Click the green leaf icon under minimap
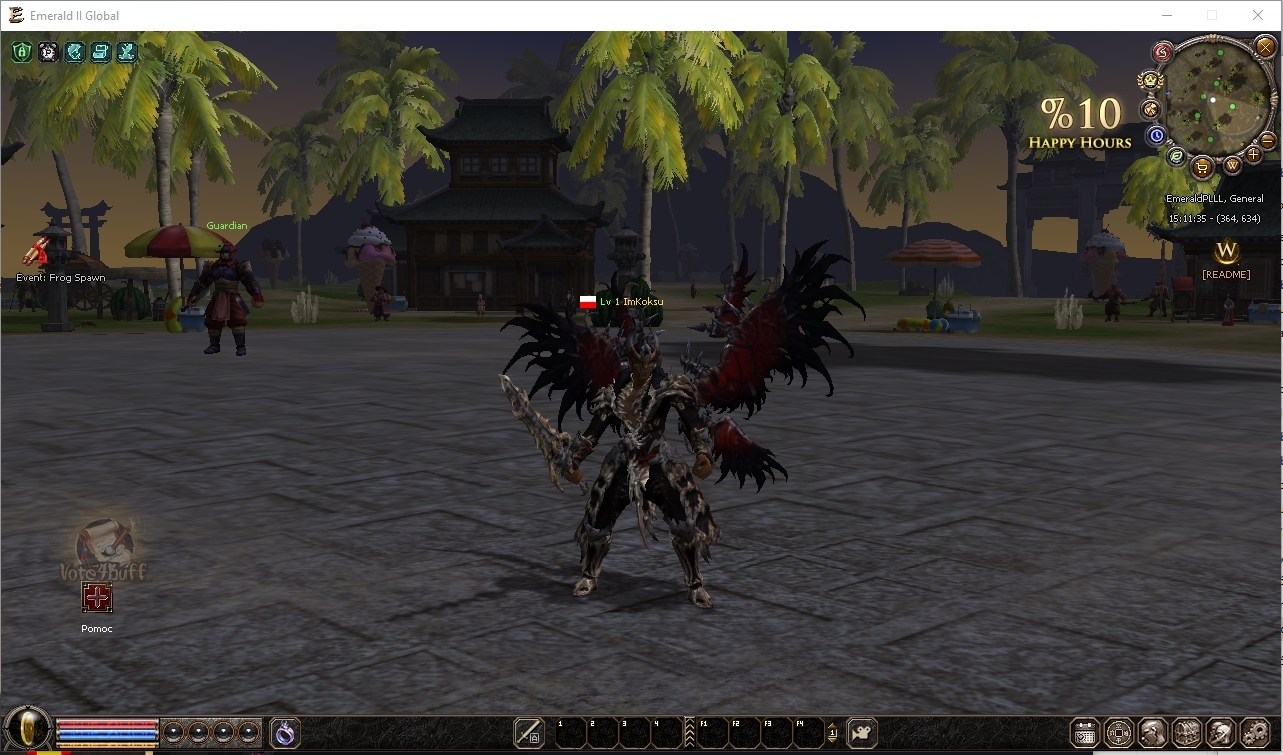The width and height of the screenshot is (1283, 755). point(1177,156)
